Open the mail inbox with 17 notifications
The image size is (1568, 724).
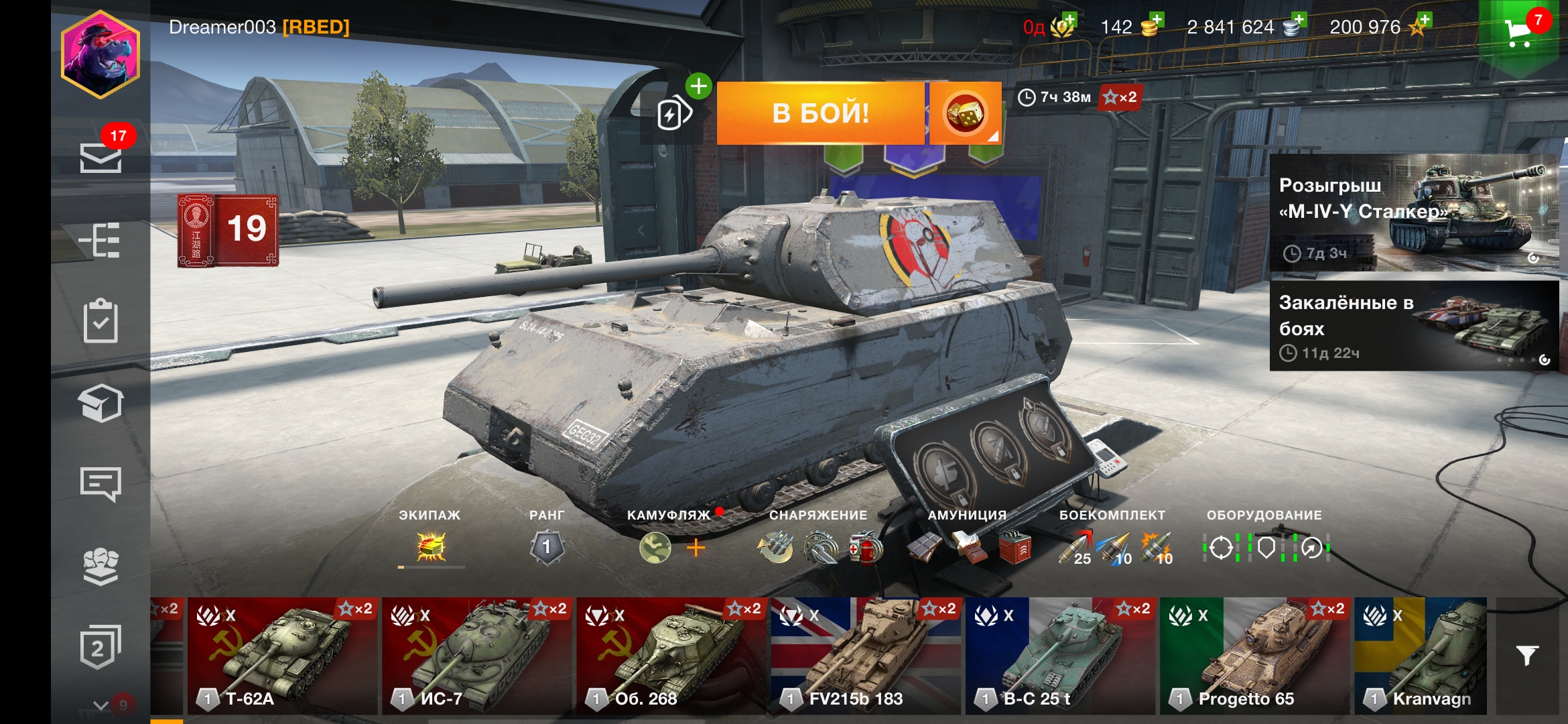pos(101,157)
